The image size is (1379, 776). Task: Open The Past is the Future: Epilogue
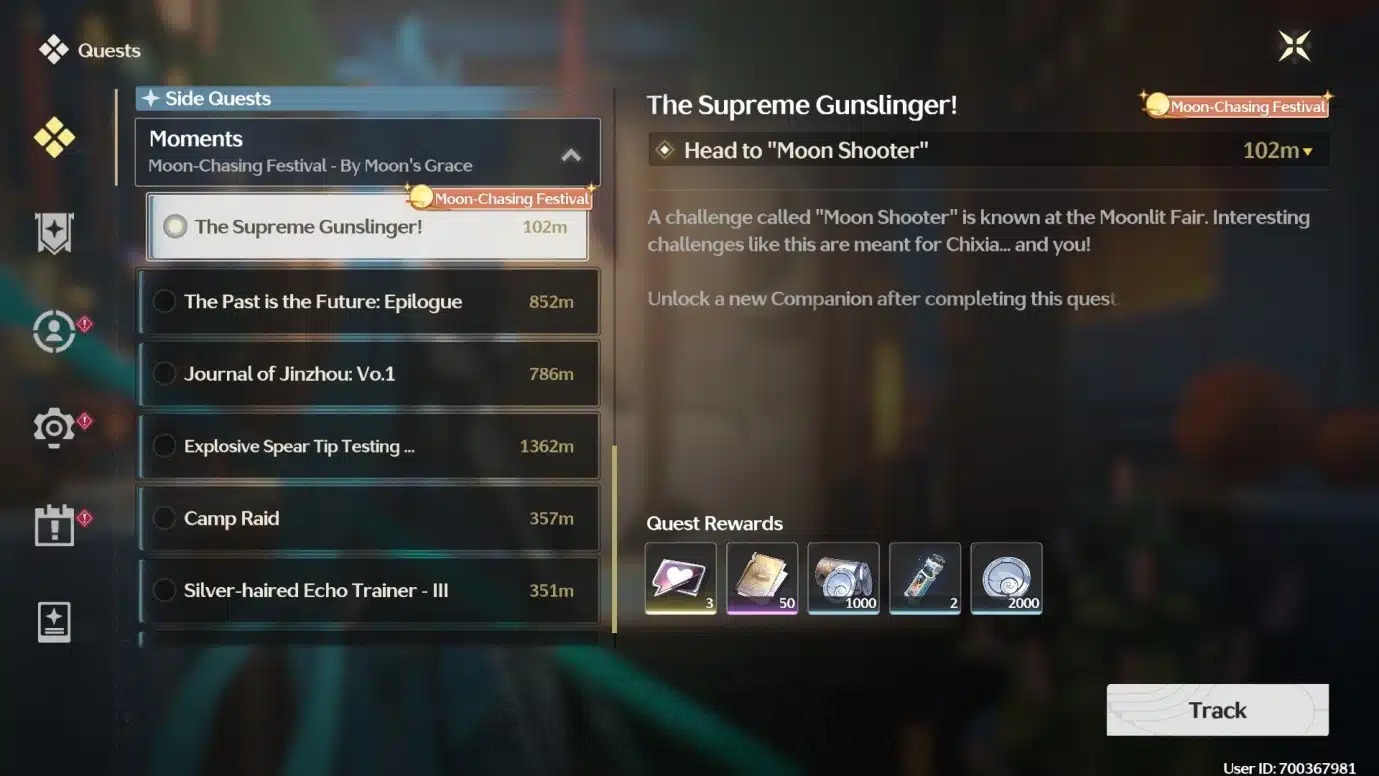(x=367, y=302)
